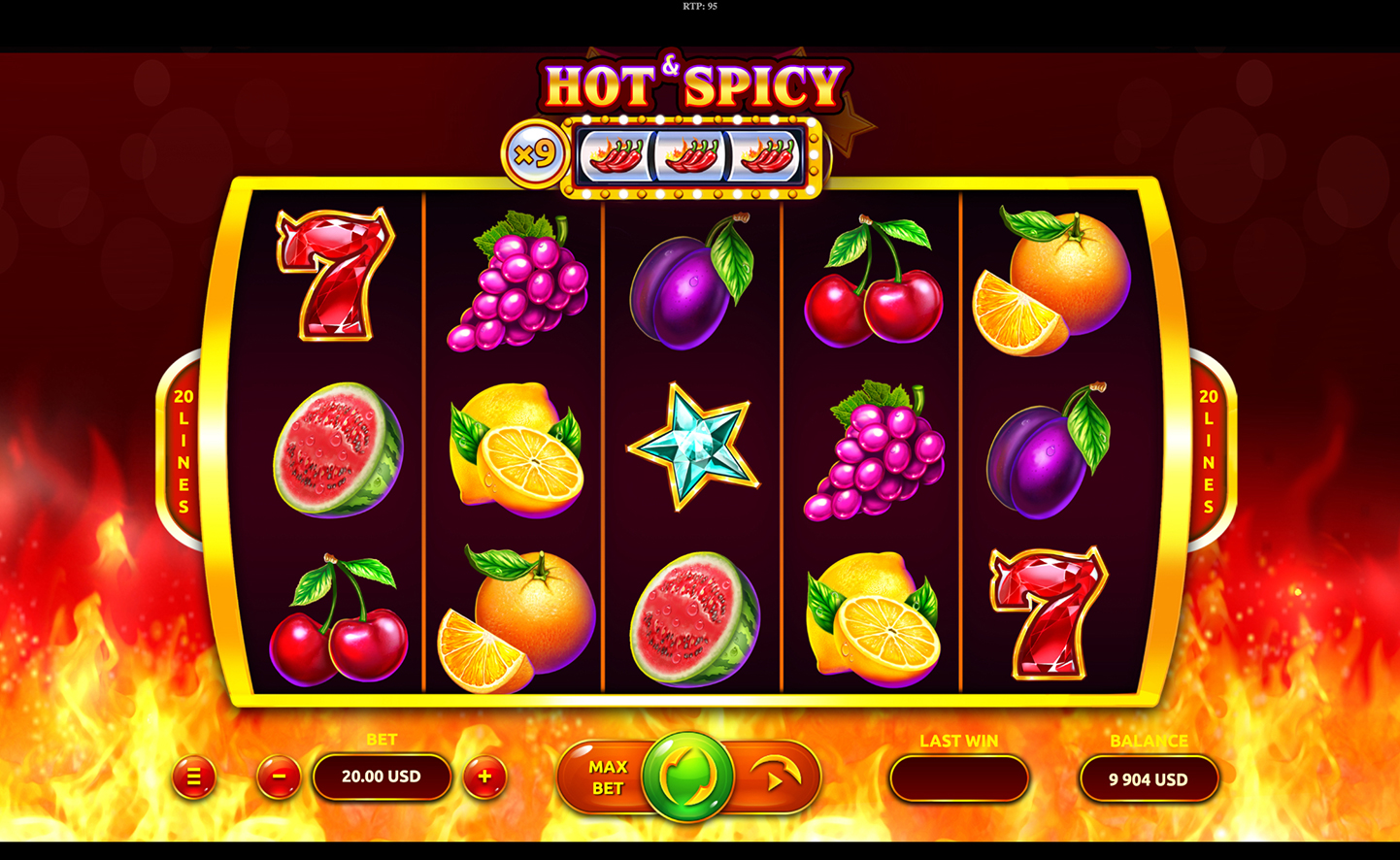Click the Last Win display

958,777
